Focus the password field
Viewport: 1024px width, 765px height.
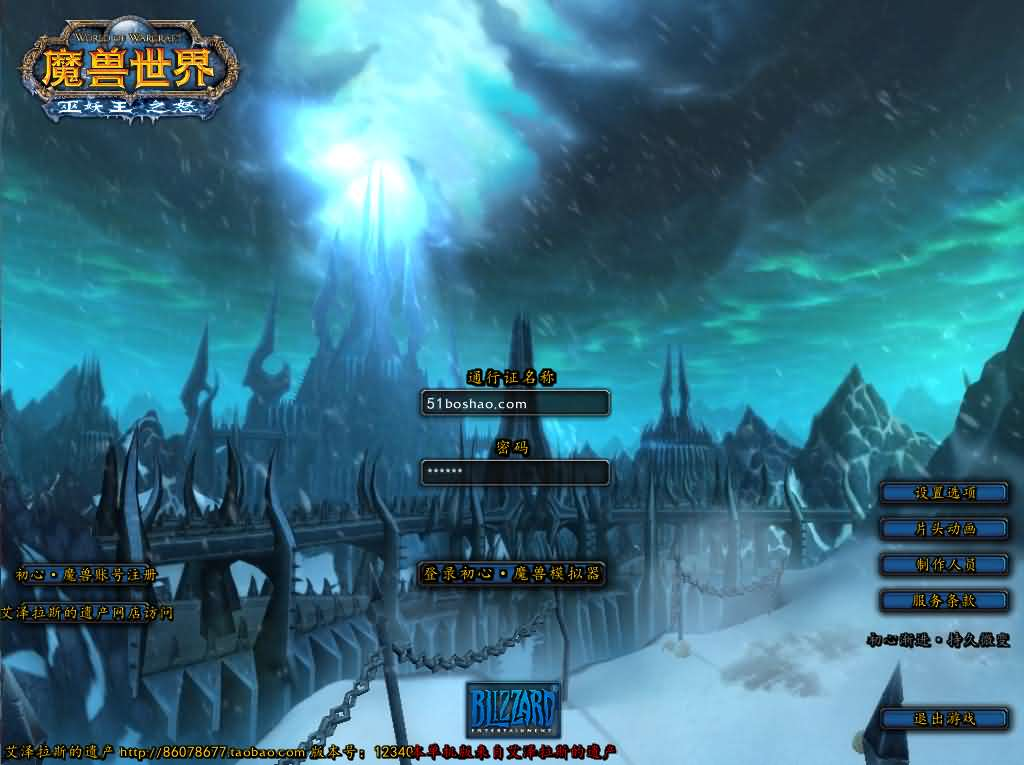[x=514, y=472]
